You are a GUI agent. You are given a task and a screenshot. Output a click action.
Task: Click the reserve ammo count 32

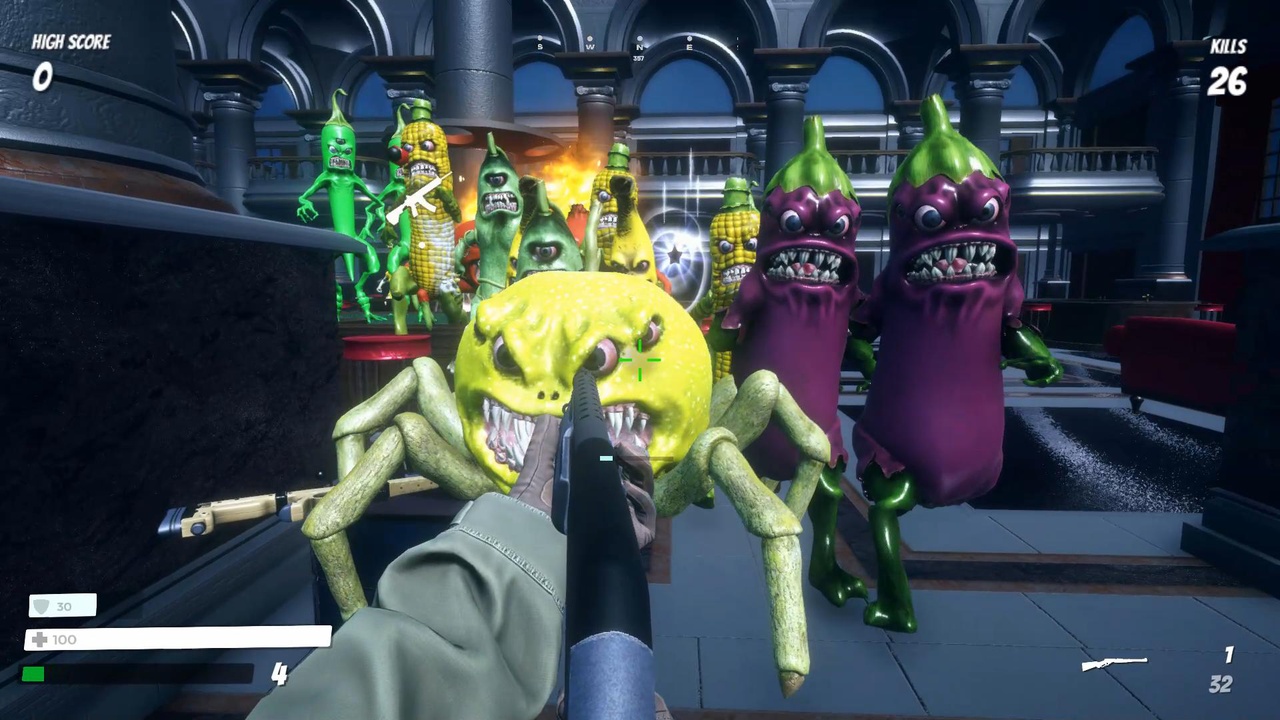pos(1220,684)
